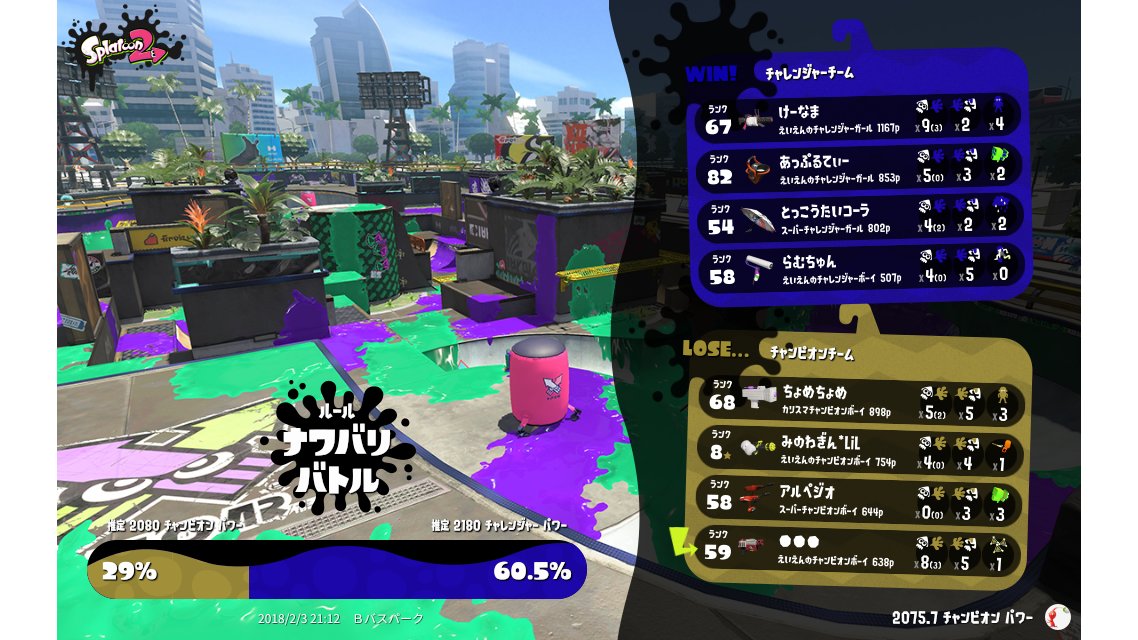Select player row けーなま, rank 67
This screenshot has height=640, width=1138.
(860, 117)
